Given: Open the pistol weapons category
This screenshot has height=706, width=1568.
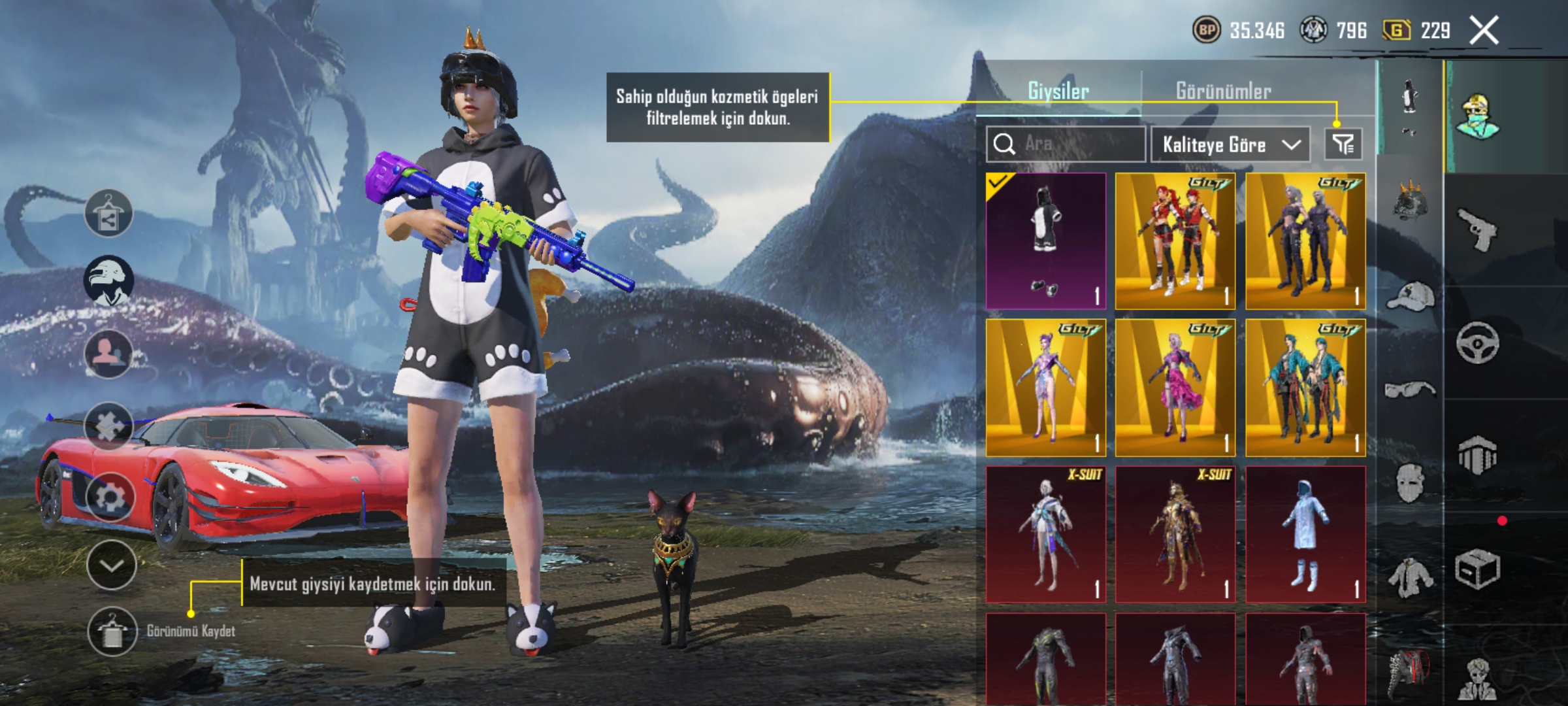Looking at the screenshot, I should (x=1477, y=229).
